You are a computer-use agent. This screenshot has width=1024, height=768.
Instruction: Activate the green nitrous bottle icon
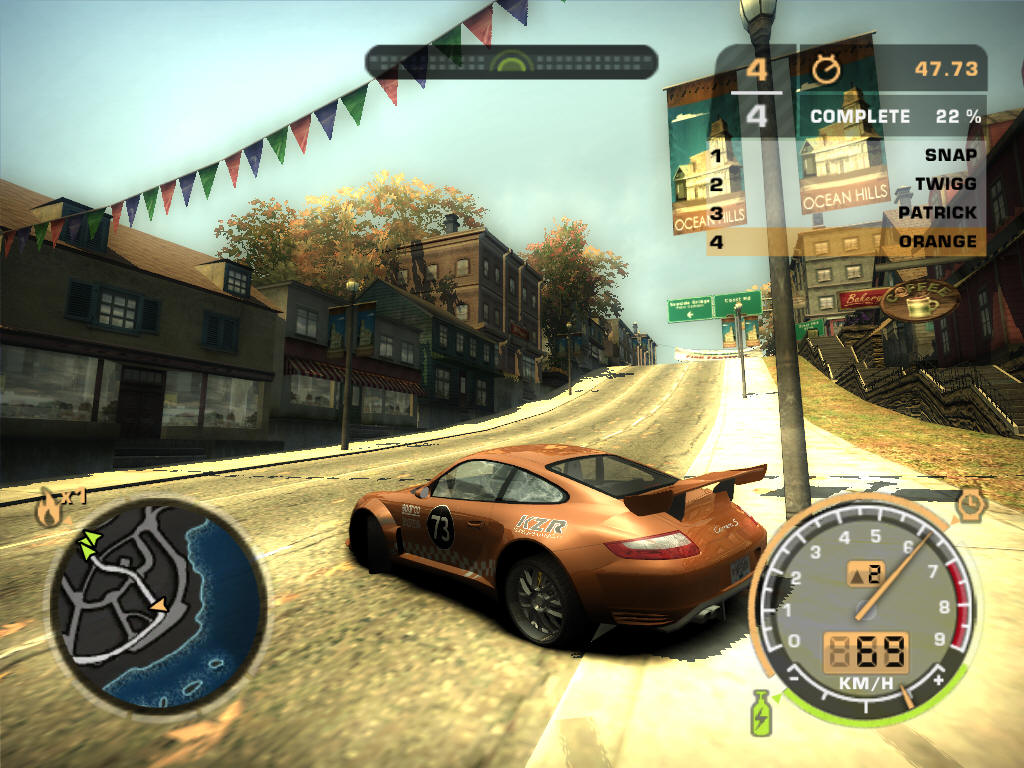click(764, 711)
